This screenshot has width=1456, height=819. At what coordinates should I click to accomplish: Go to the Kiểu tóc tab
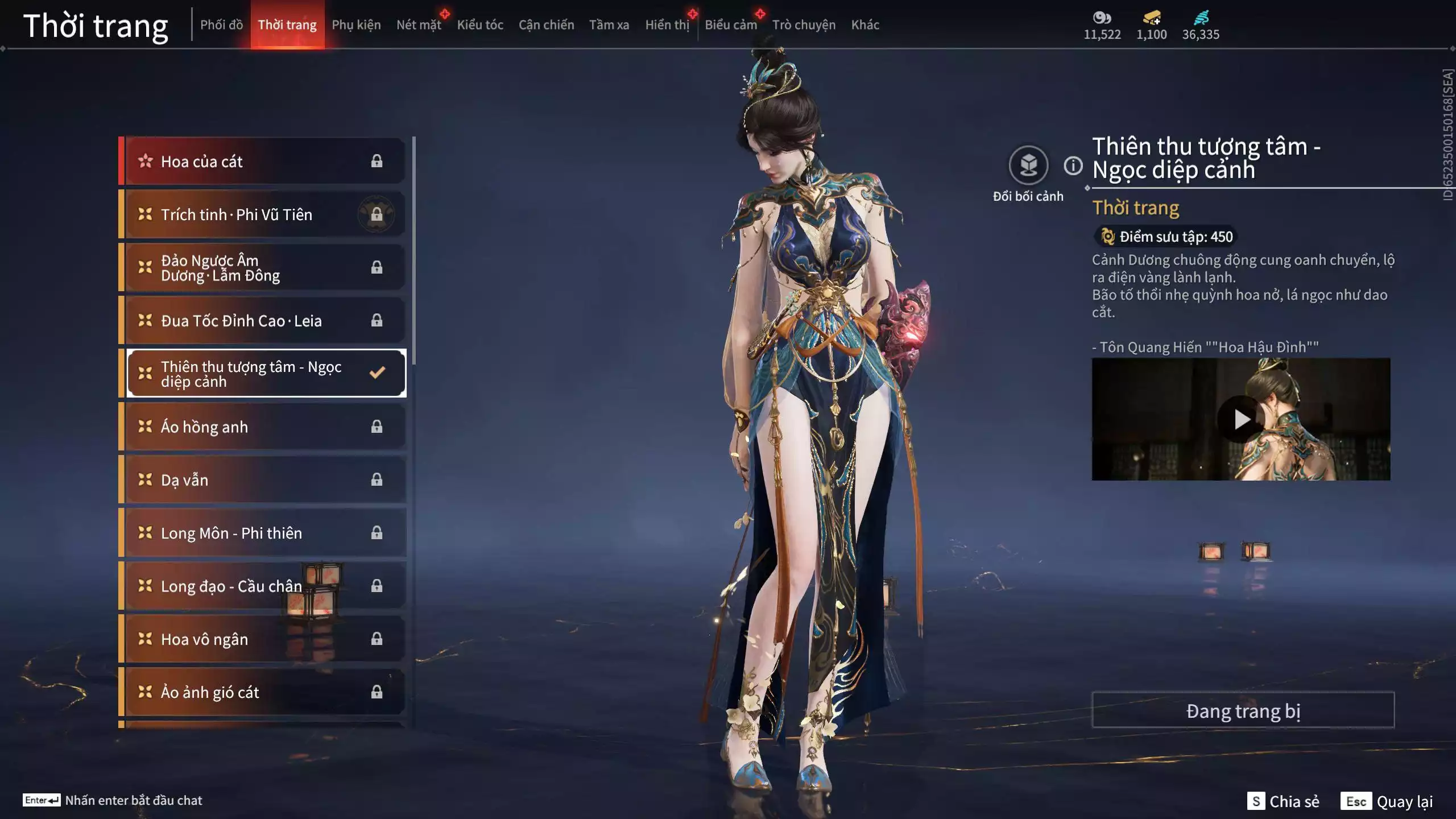(x=480, y=25)
